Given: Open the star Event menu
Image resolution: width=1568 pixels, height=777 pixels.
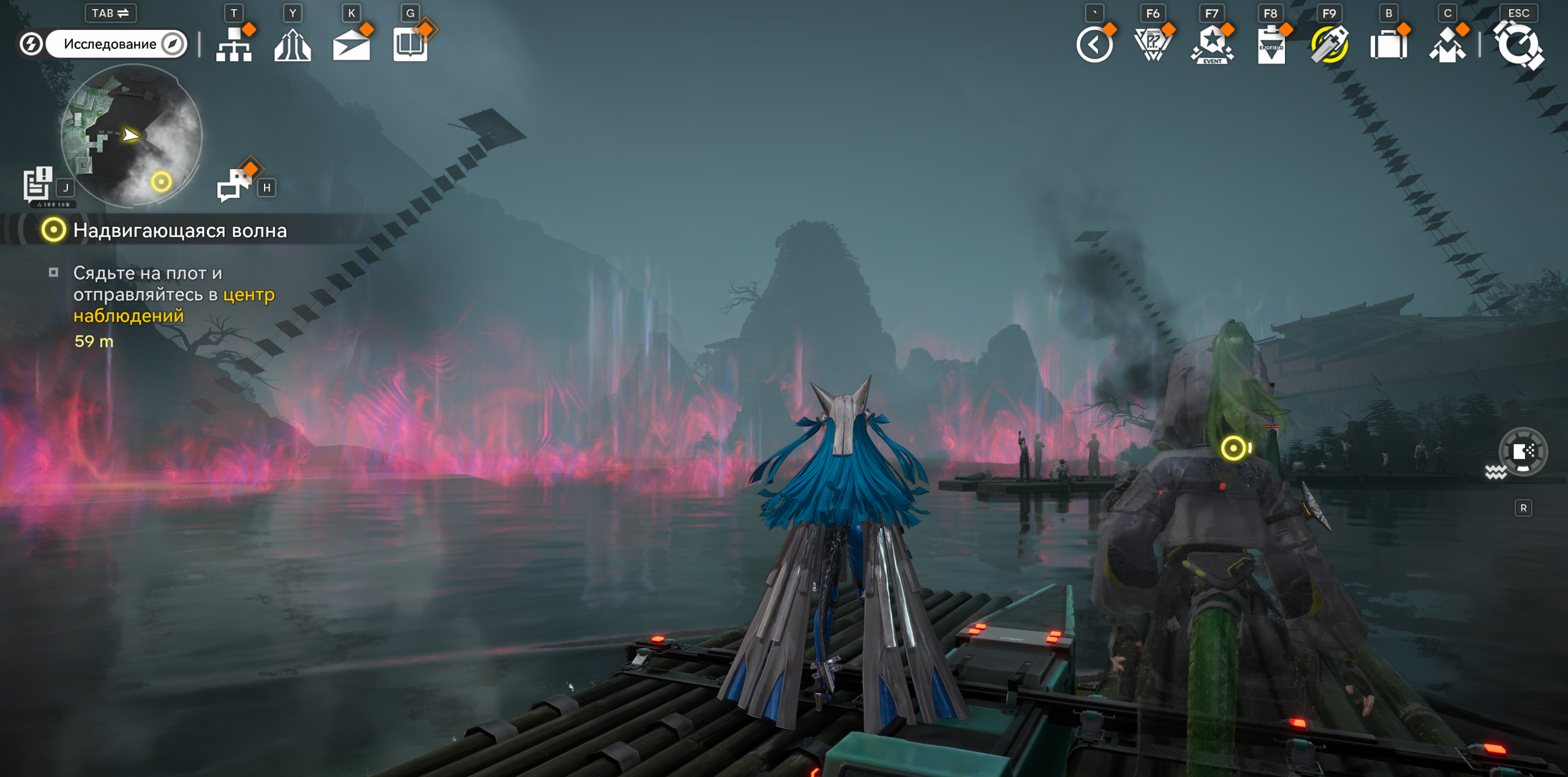Looking at the screenshot, I should (x=1211, y=45).
